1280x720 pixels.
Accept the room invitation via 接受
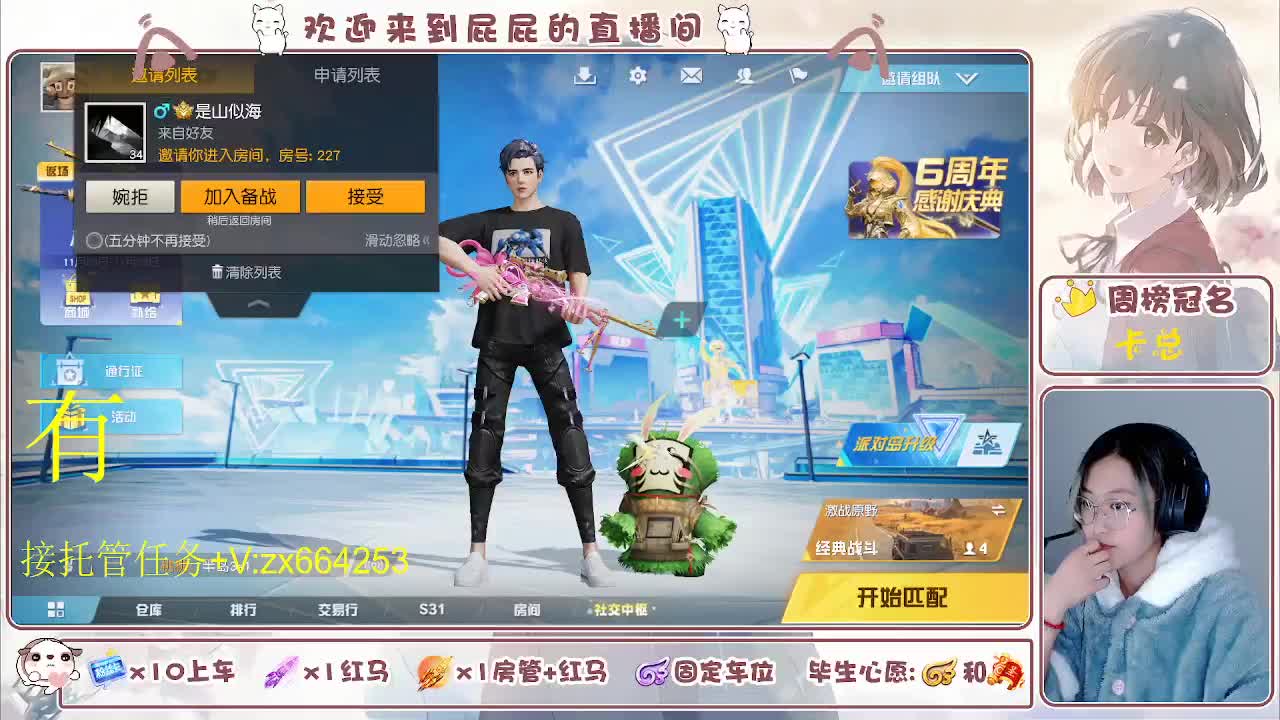tap(366, 197)
